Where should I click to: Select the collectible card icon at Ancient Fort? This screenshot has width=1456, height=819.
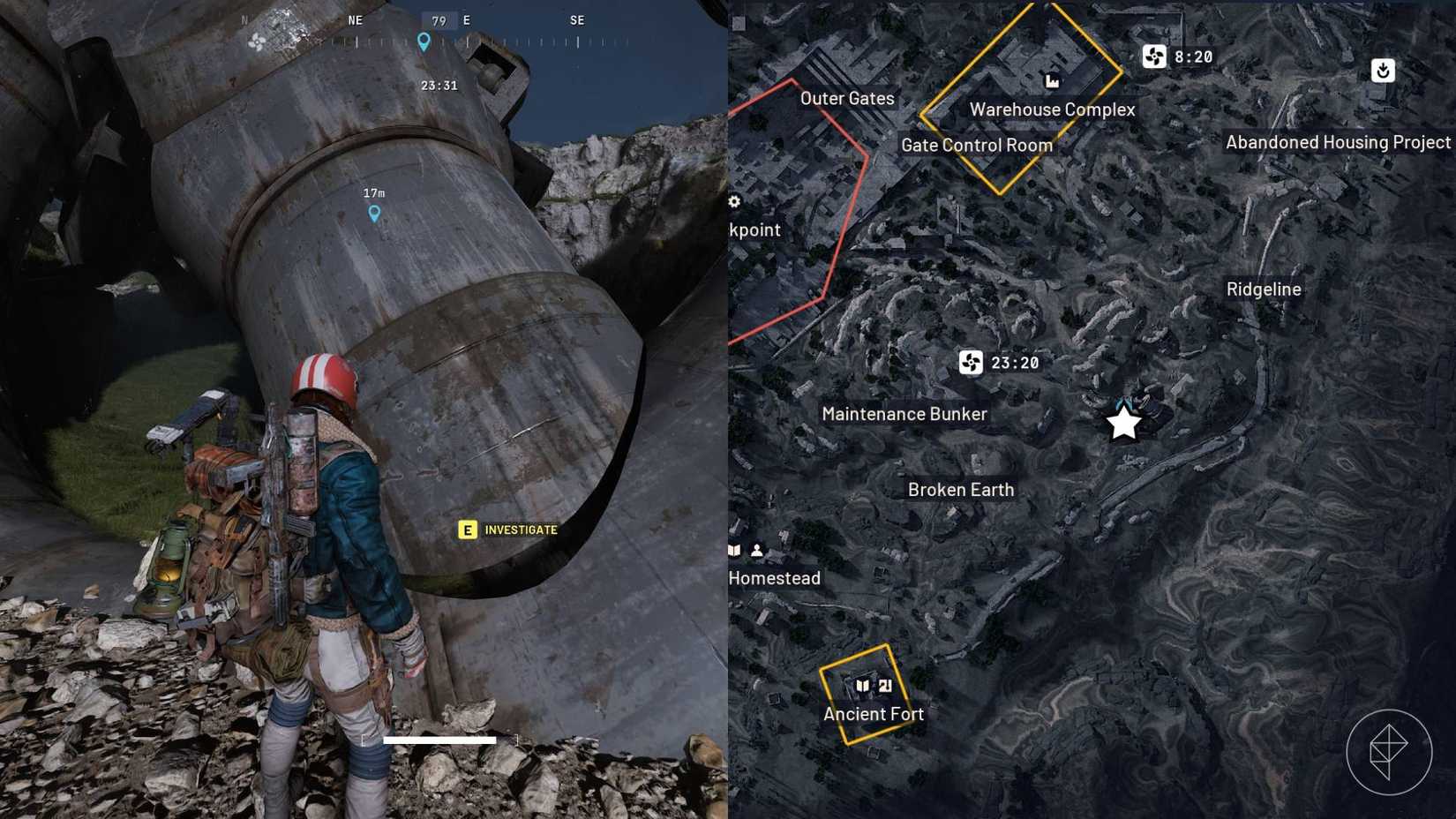pyautogui.click(x=886, y=683)
